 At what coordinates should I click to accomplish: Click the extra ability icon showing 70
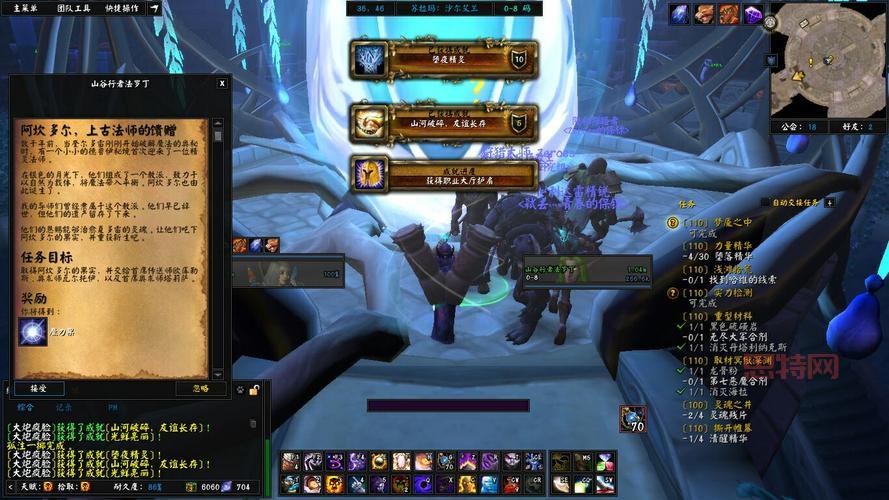click(633, 419)
